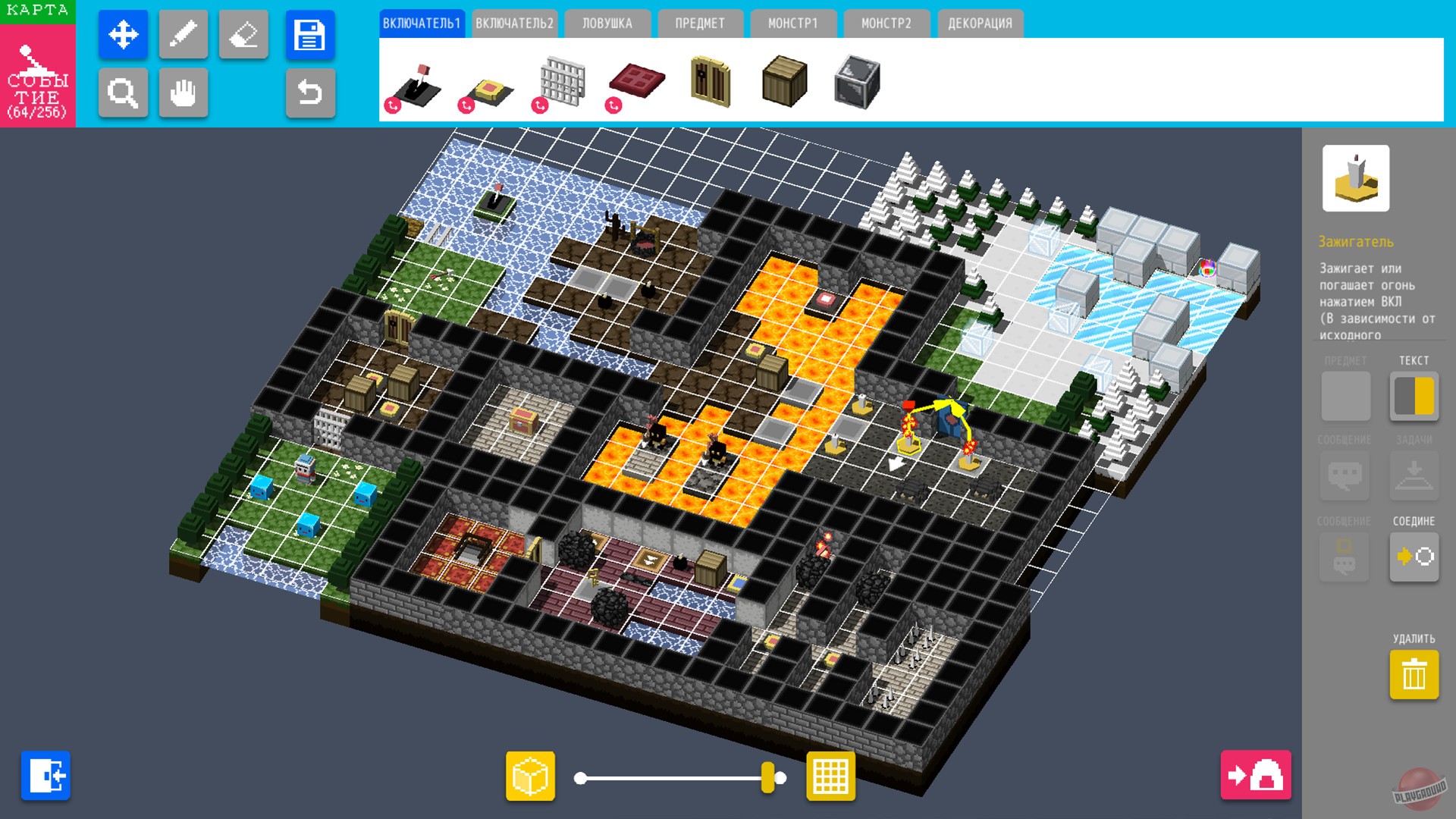Image resolution: width=1456 pixels, height=819 pixels.
Task: Click the УДАЛИТЬ trash icon
Action: click(x=1413, y=673)
